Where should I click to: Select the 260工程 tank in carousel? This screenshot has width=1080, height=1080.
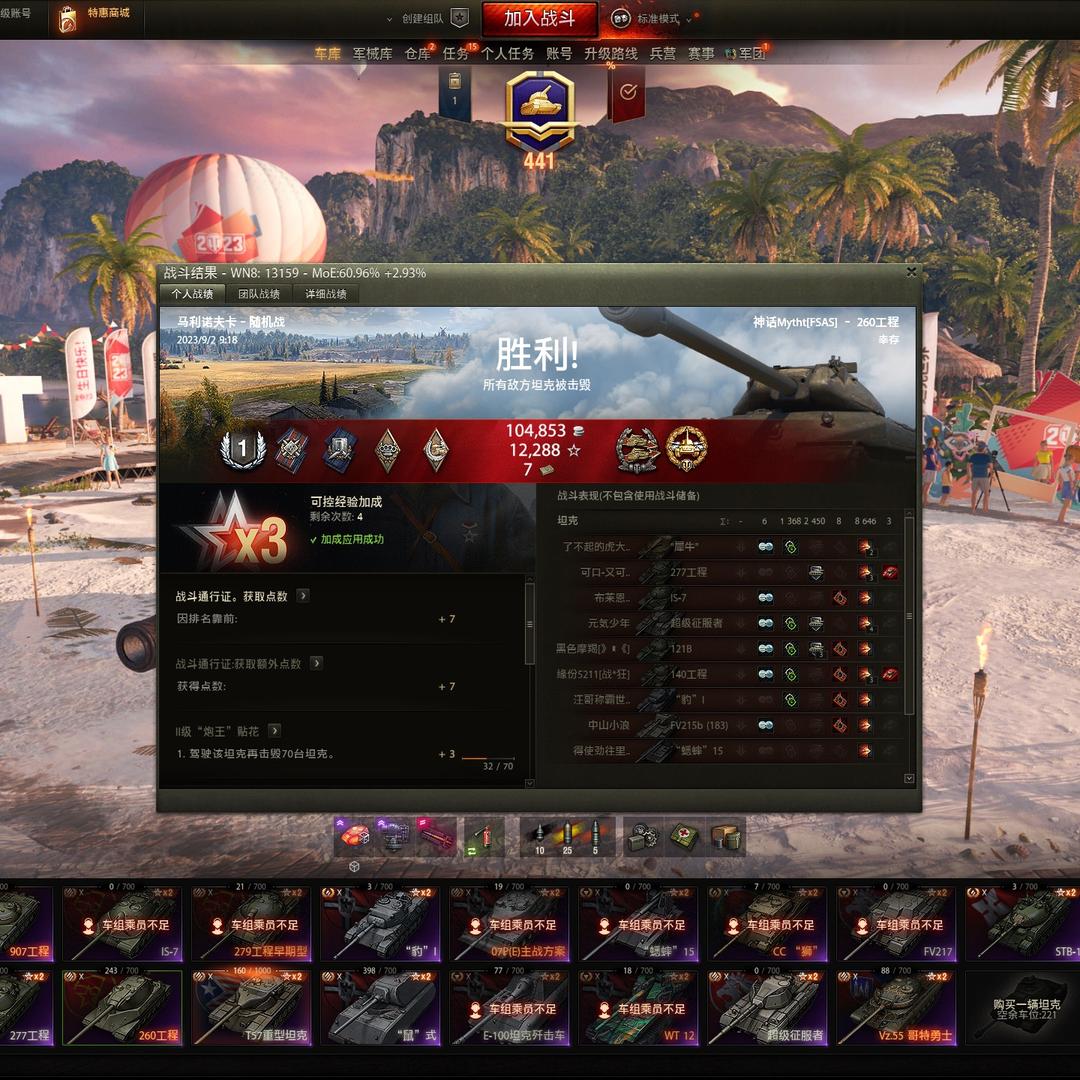coord(108,1008)
